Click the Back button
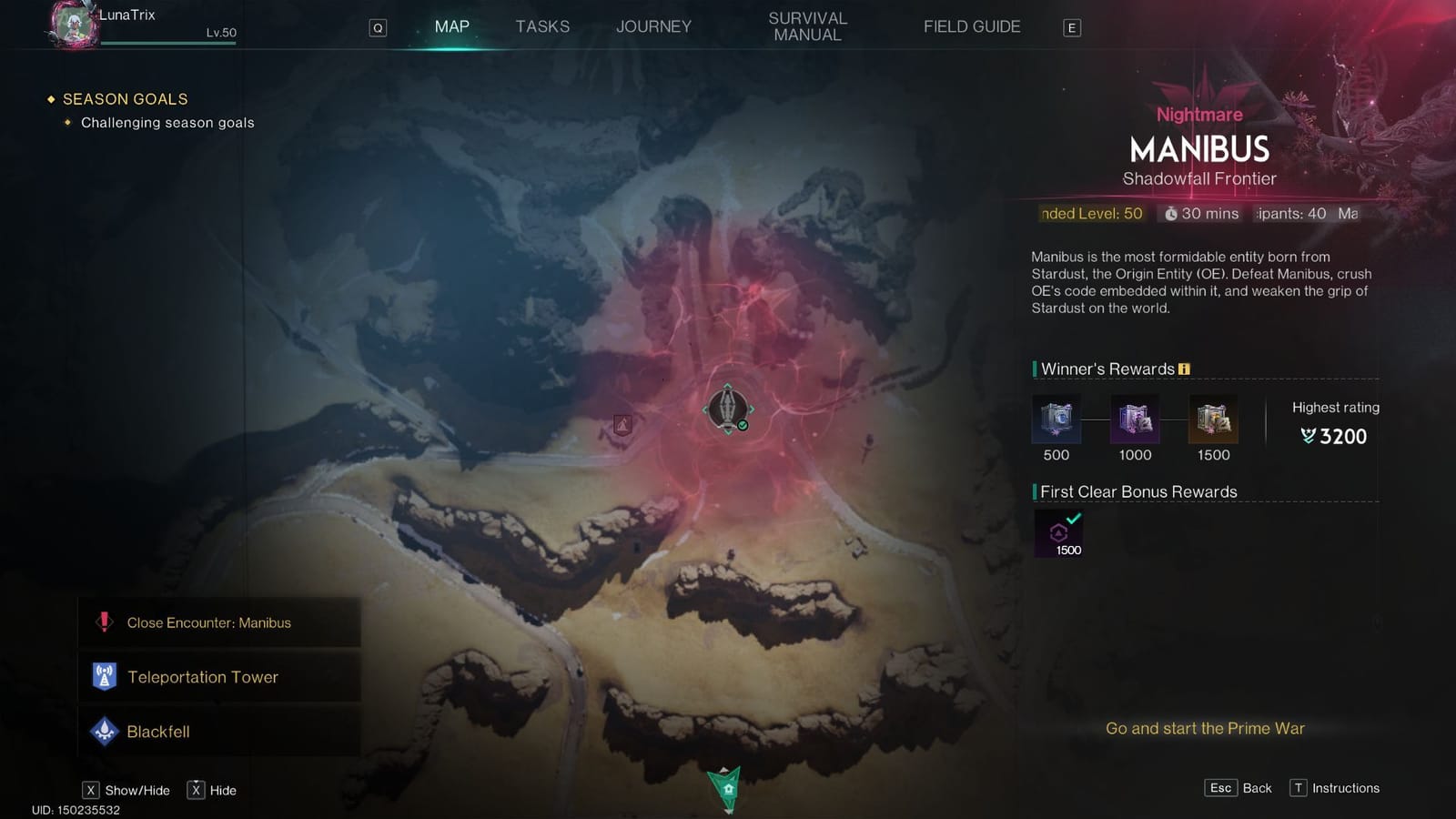Screen dimensions: 1456x819 tap(1239, 788)
